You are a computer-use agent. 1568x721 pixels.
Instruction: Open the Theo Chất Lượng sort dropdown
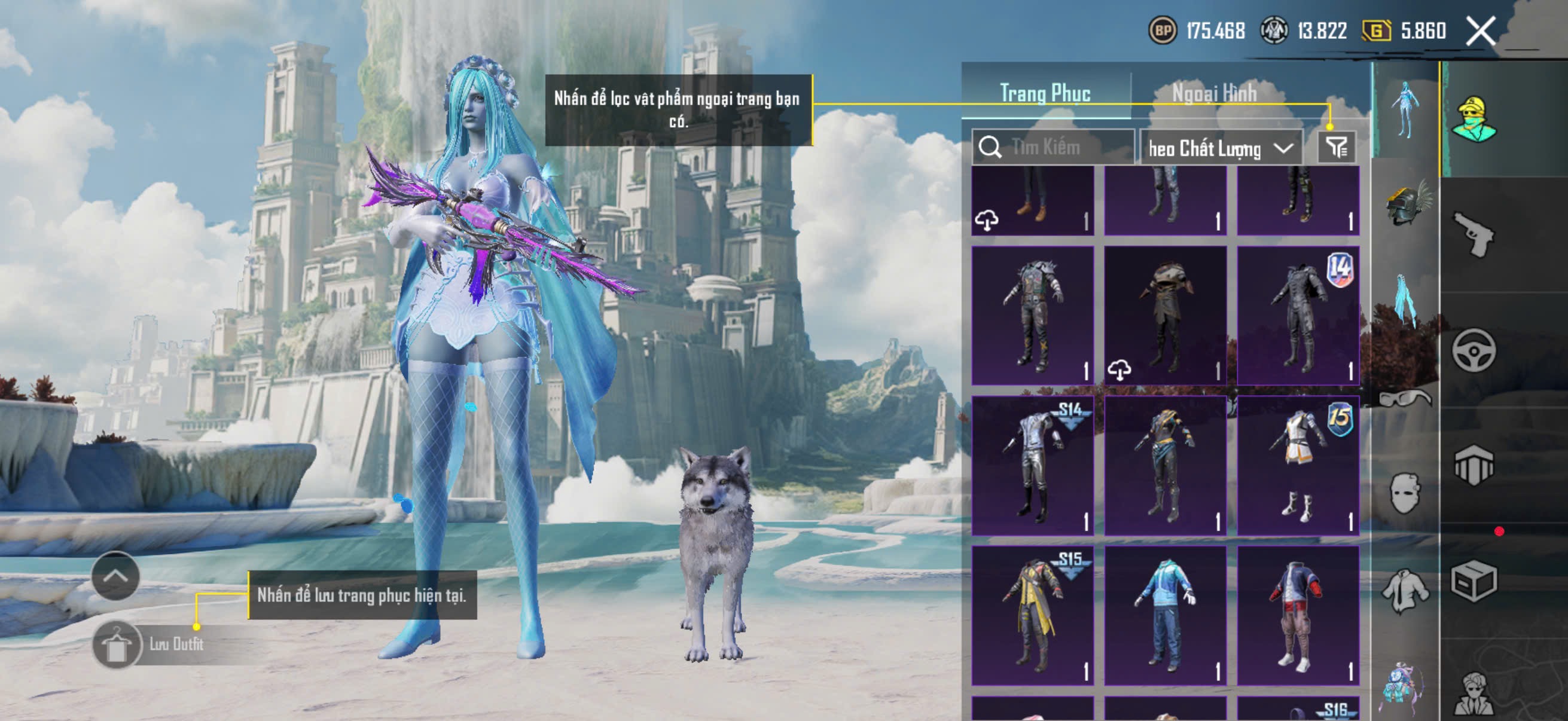(1221, 148)
